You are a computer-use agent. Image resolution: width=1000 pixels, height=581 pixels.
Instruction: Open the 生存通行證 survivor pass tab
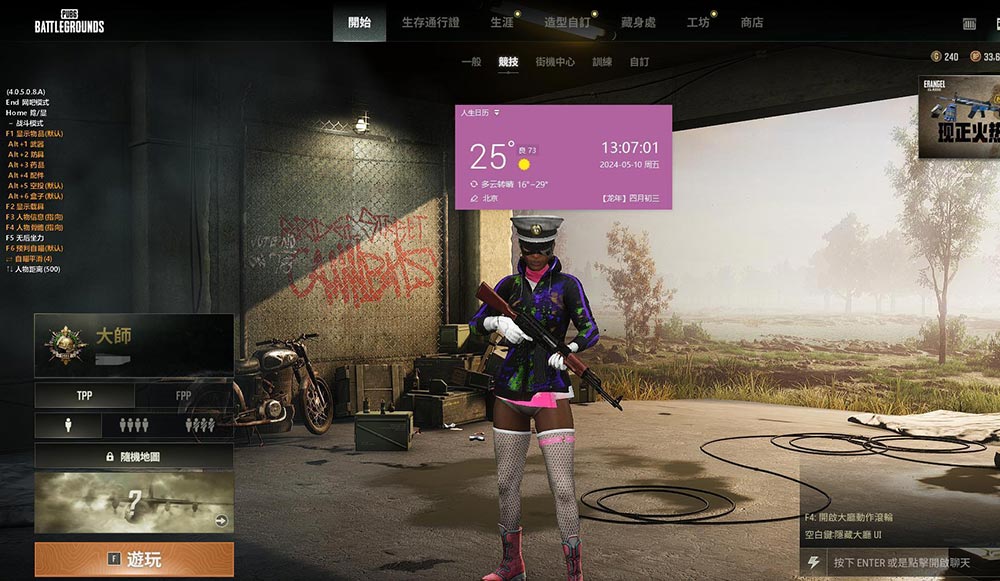coord(430,22)
